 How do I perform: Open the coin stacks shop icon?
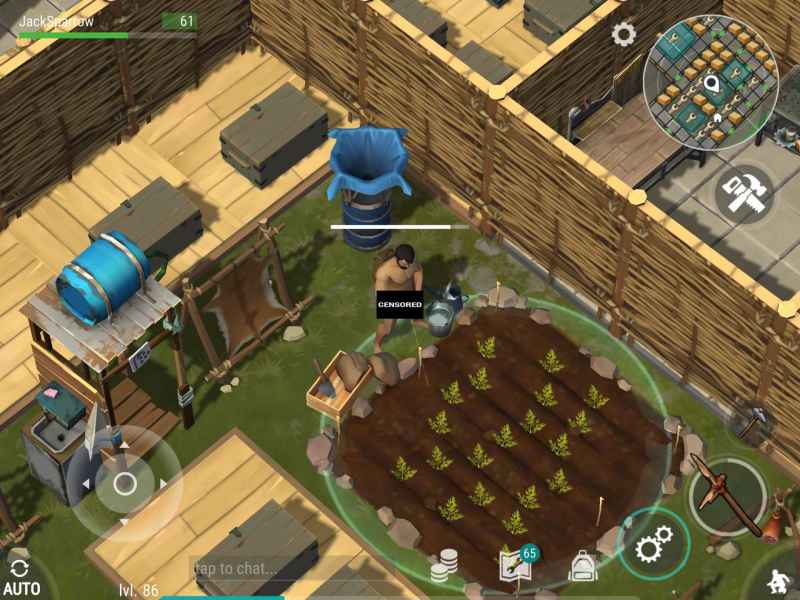(444, 569)
